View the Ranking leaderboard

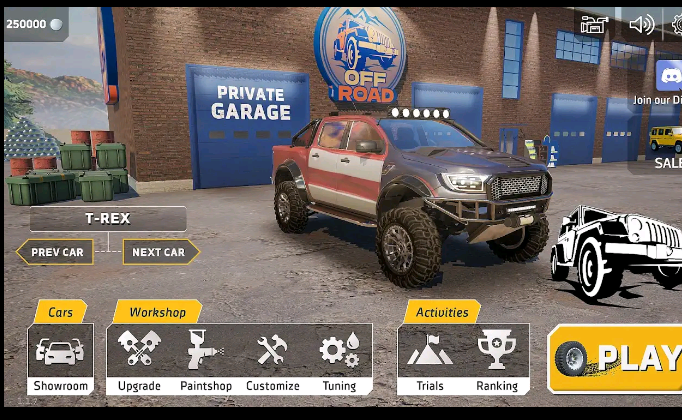click(x=496, y=359)
